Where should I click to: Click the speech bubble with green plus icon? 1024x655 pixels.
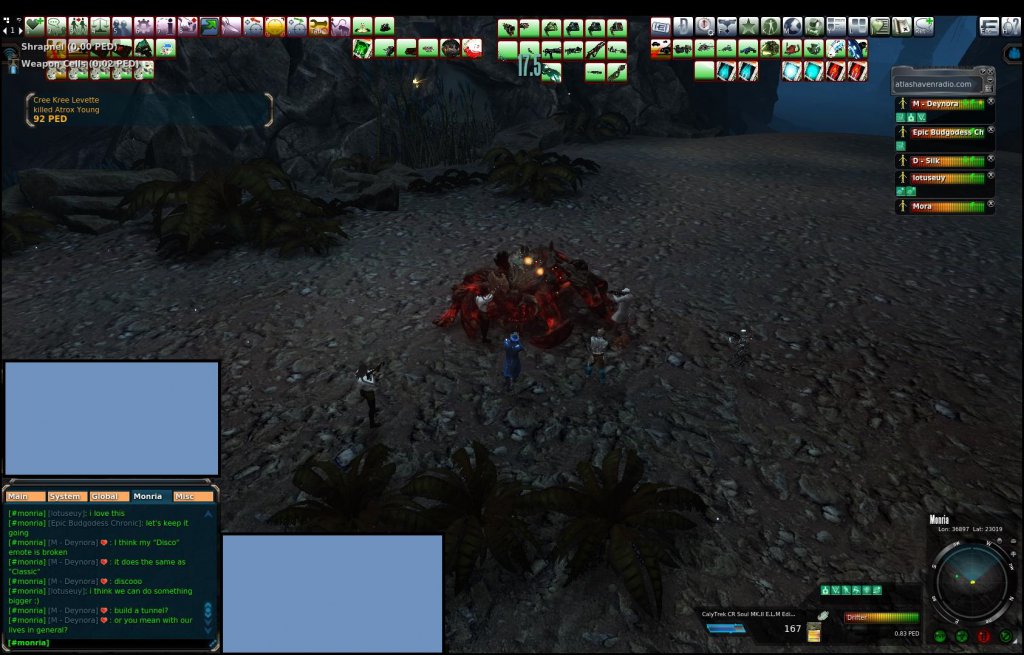coord(924,26)
